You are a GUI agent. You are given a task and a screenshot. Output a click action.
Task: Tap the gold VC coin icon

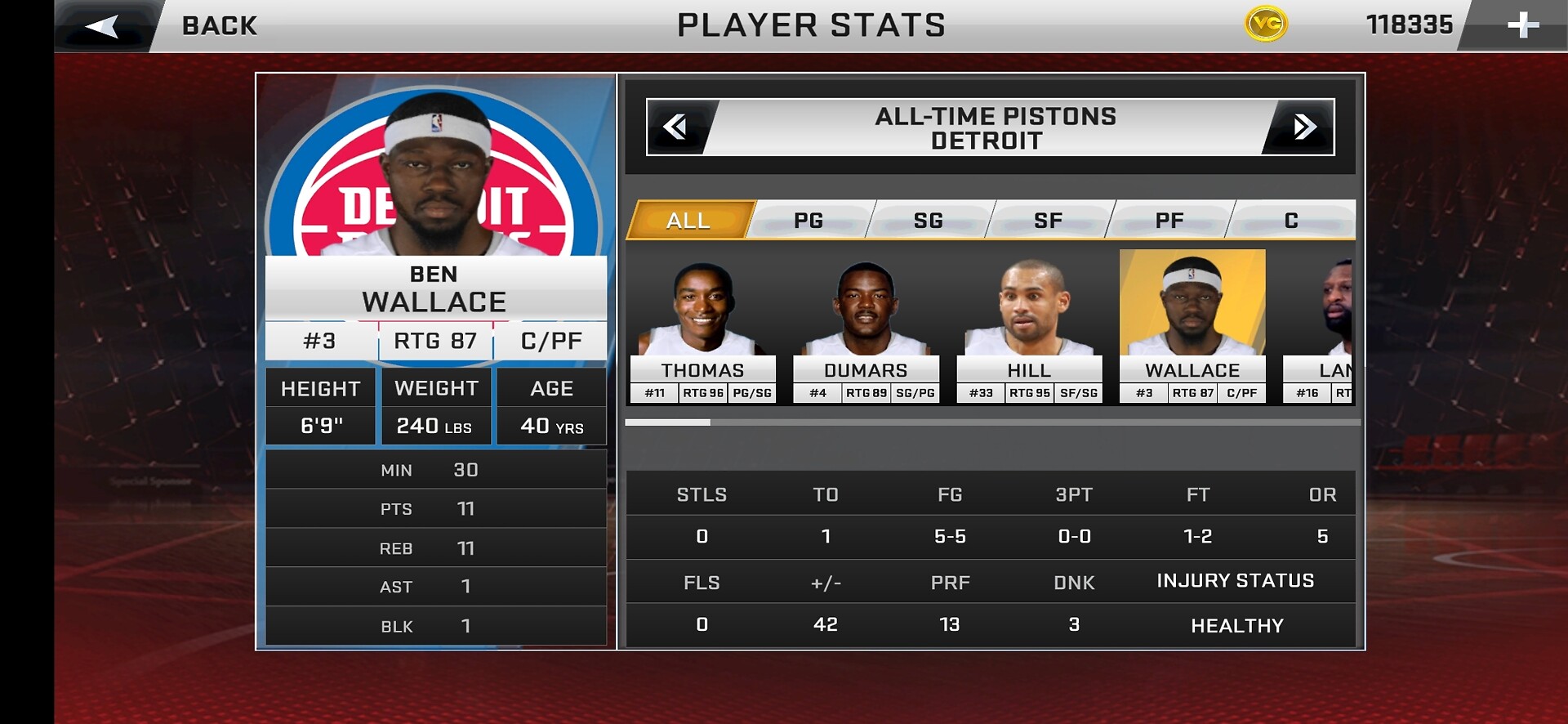pyautogui.click(x=1266, y=25)
